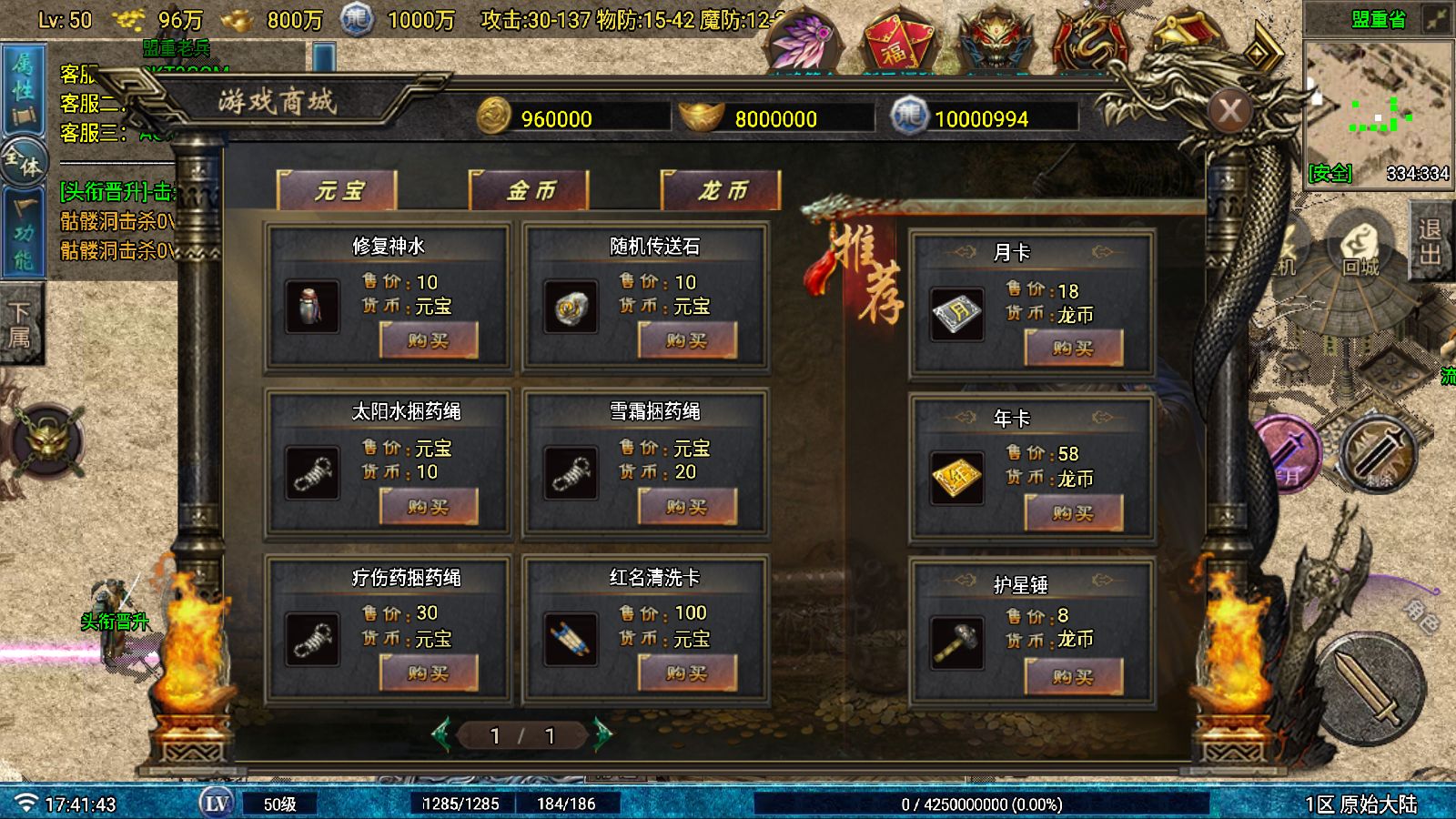
Task: Buy the 太阳水捆药绳 bundle
Action: tap(429, 507)
